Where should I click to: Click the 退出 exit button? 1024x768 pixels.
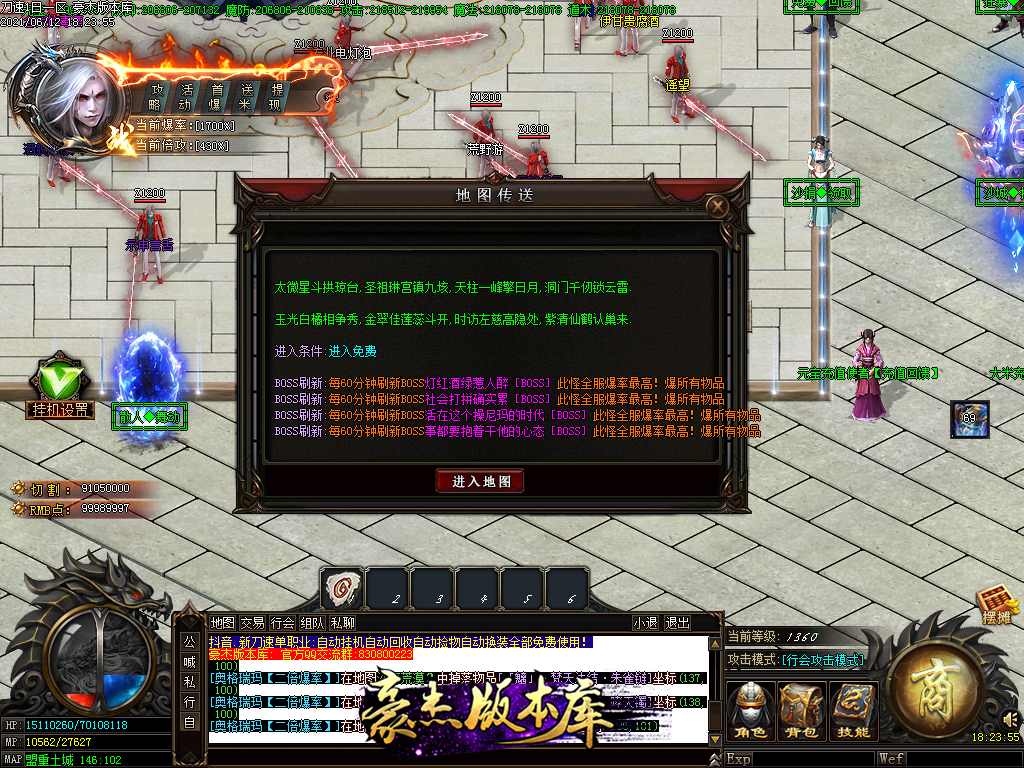click(677, 622)
